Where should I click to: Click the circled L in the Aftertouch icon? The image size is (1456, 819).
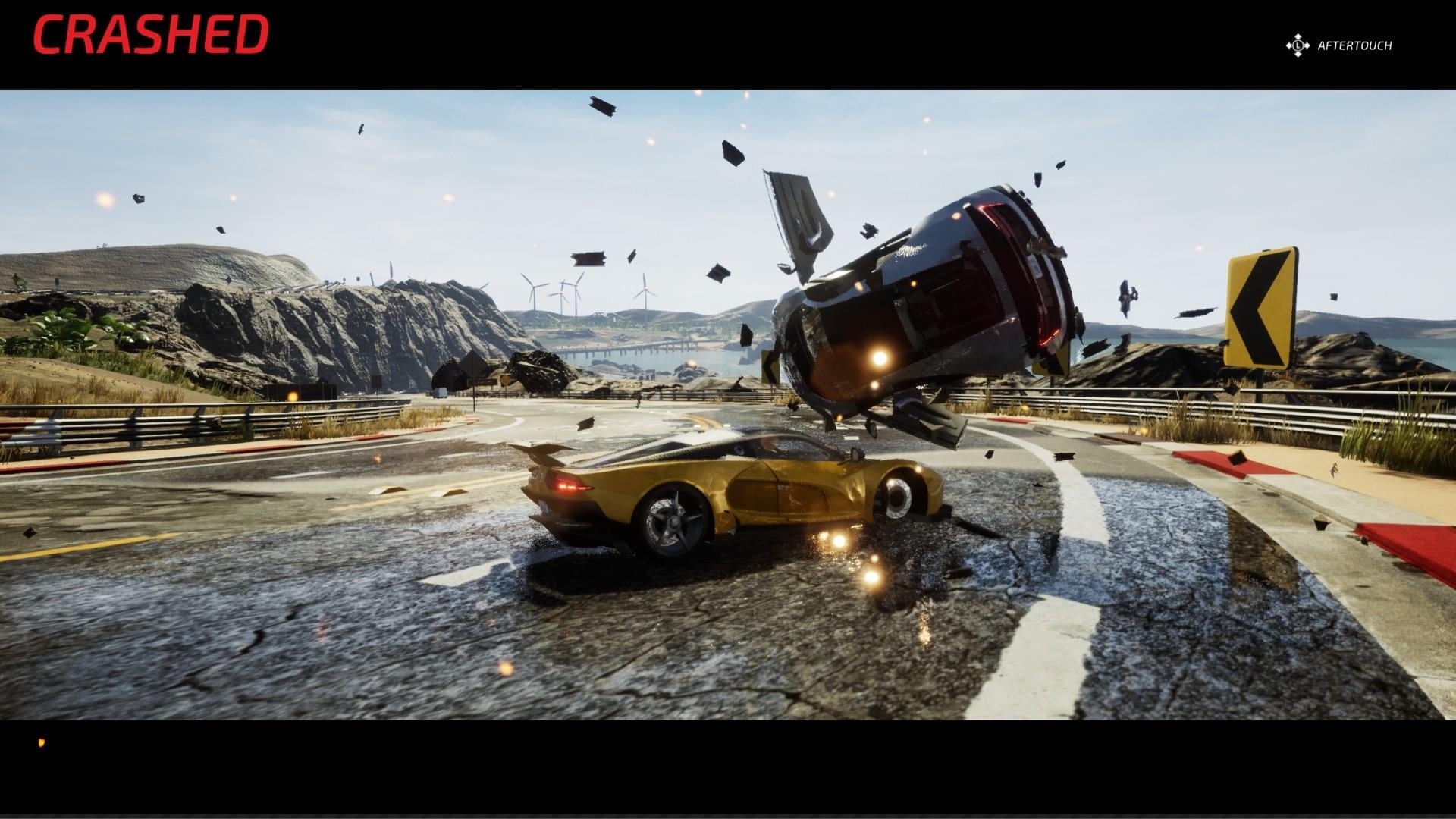[1298, 45]
